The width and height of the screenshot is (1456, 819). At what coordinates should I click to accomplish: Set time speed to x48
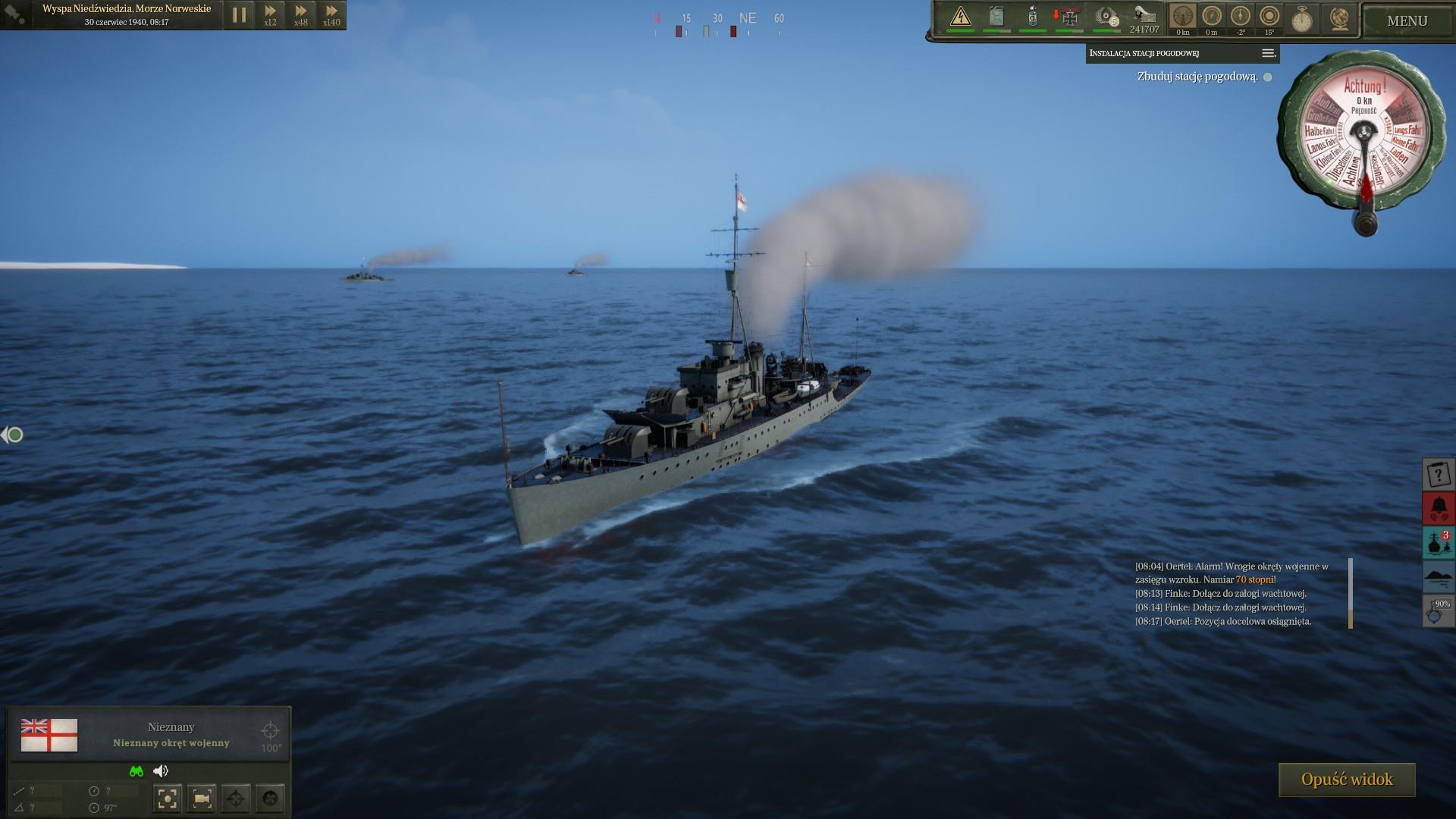point(301,15)
